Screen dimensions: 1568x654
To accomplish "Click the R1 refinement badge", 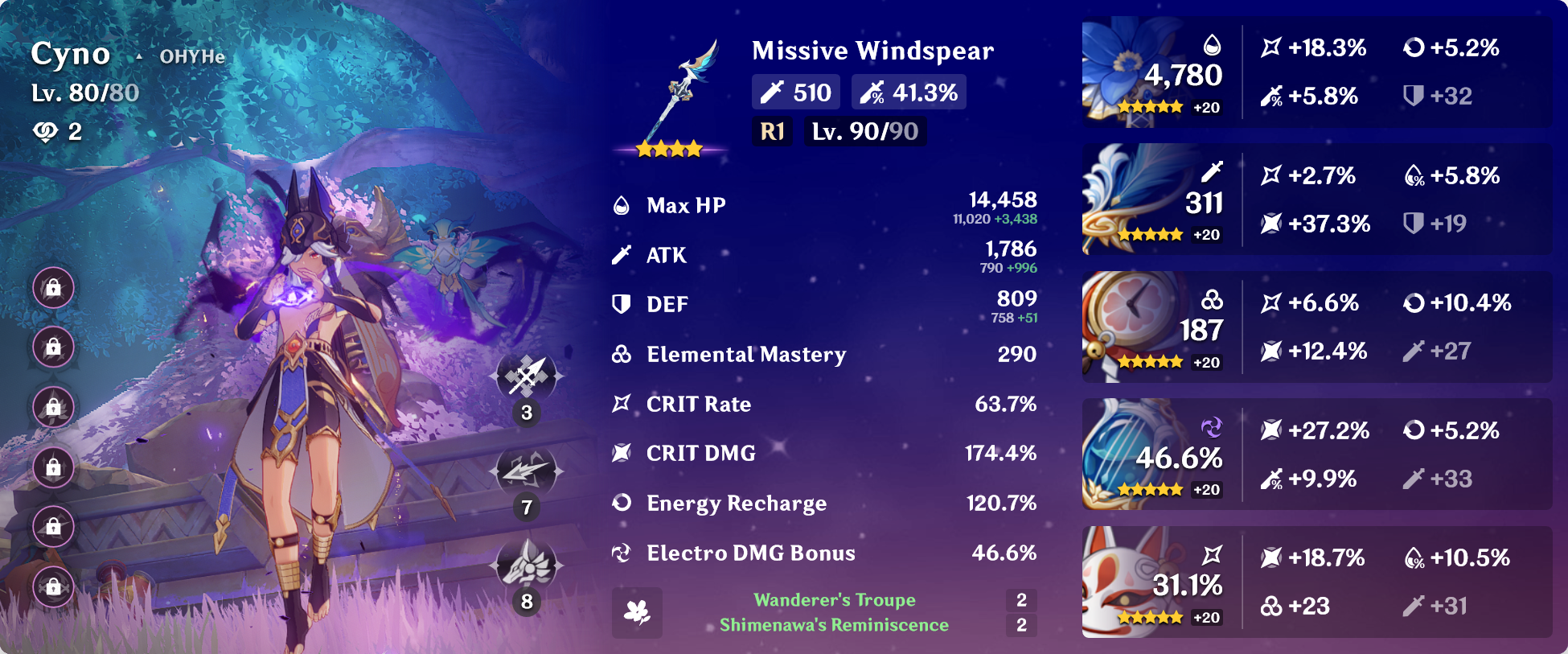I will point(772,131).
